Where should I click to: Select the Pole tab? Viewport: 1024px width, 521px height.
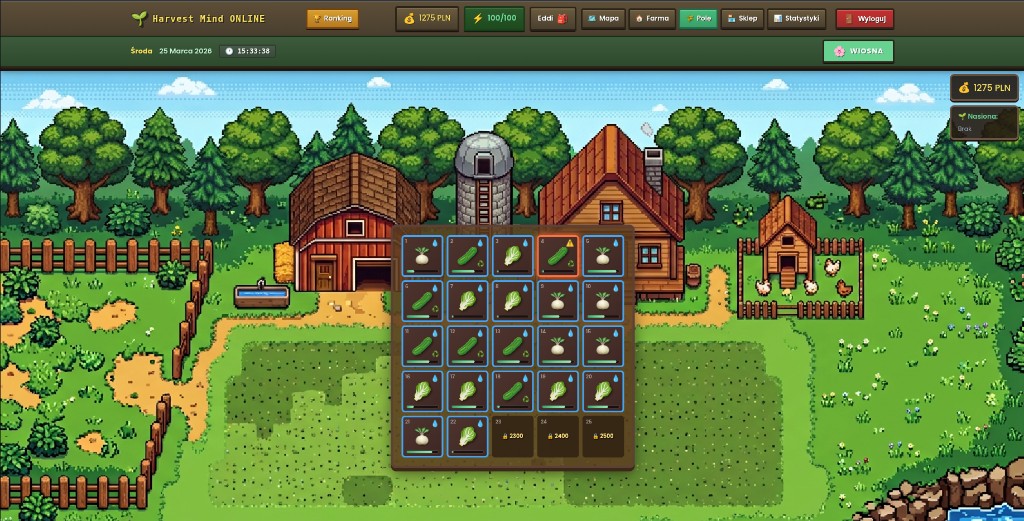click(697, 18)
